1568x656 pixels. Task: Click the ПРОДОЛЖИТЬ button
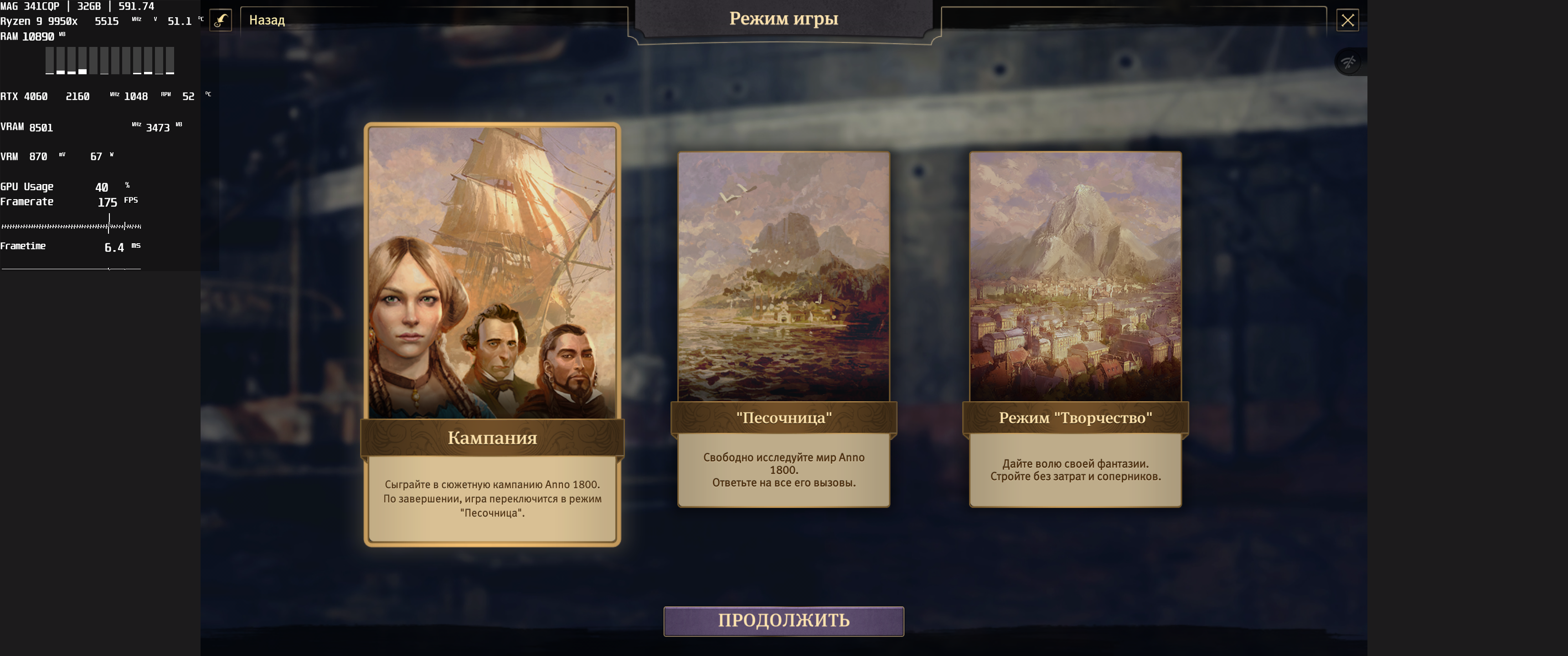784,621
